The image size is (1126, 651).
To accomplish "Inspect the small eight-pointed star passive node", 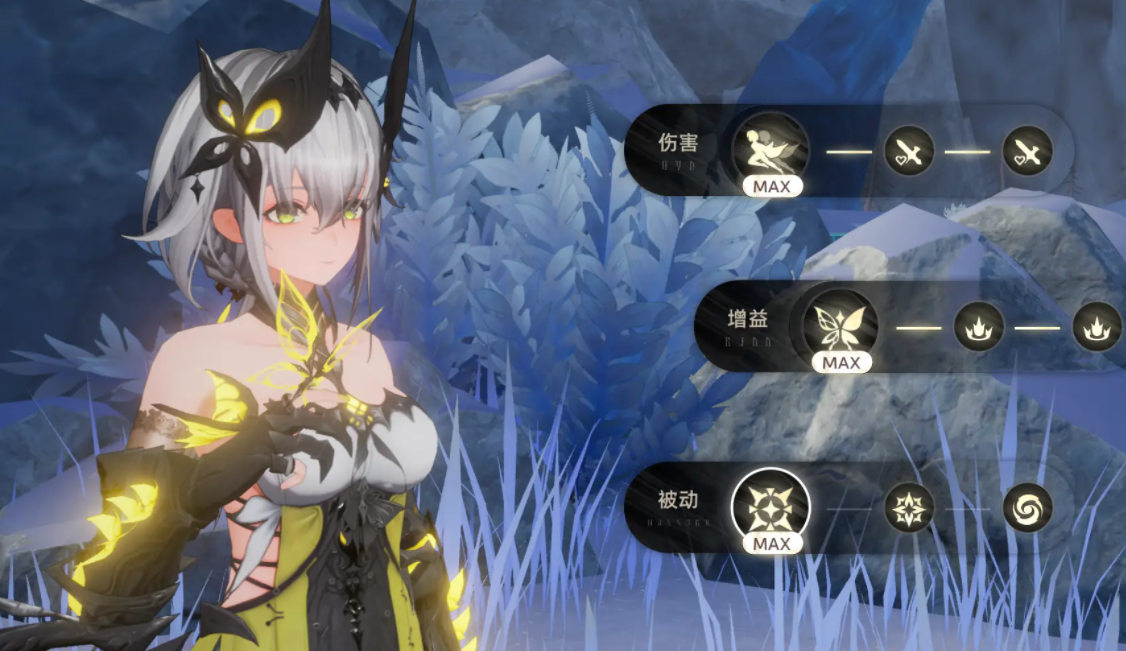I will point(909,507).
